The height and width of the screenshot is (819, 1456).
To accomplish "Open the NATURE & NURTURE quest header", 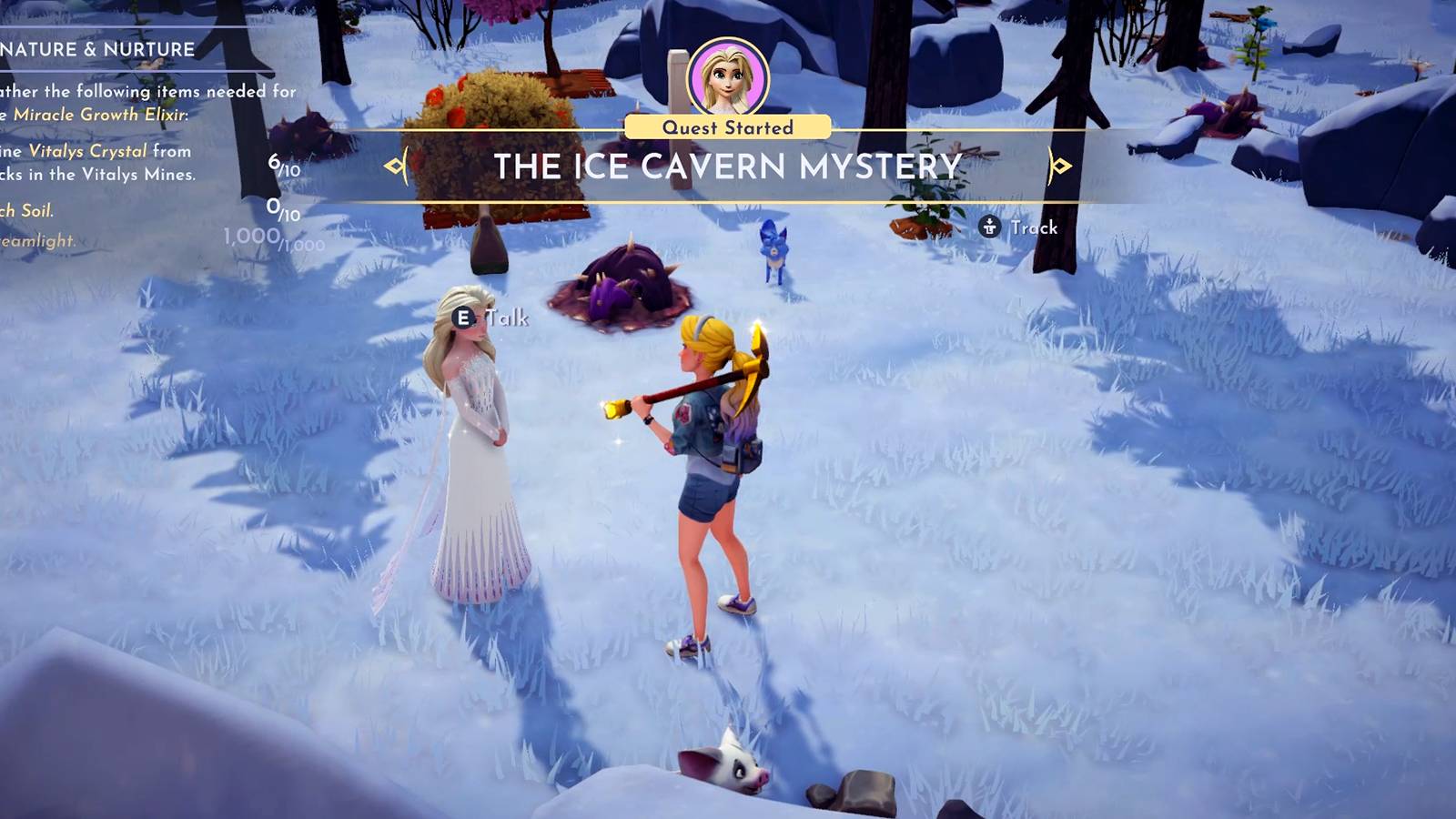I will click(97, 48).
